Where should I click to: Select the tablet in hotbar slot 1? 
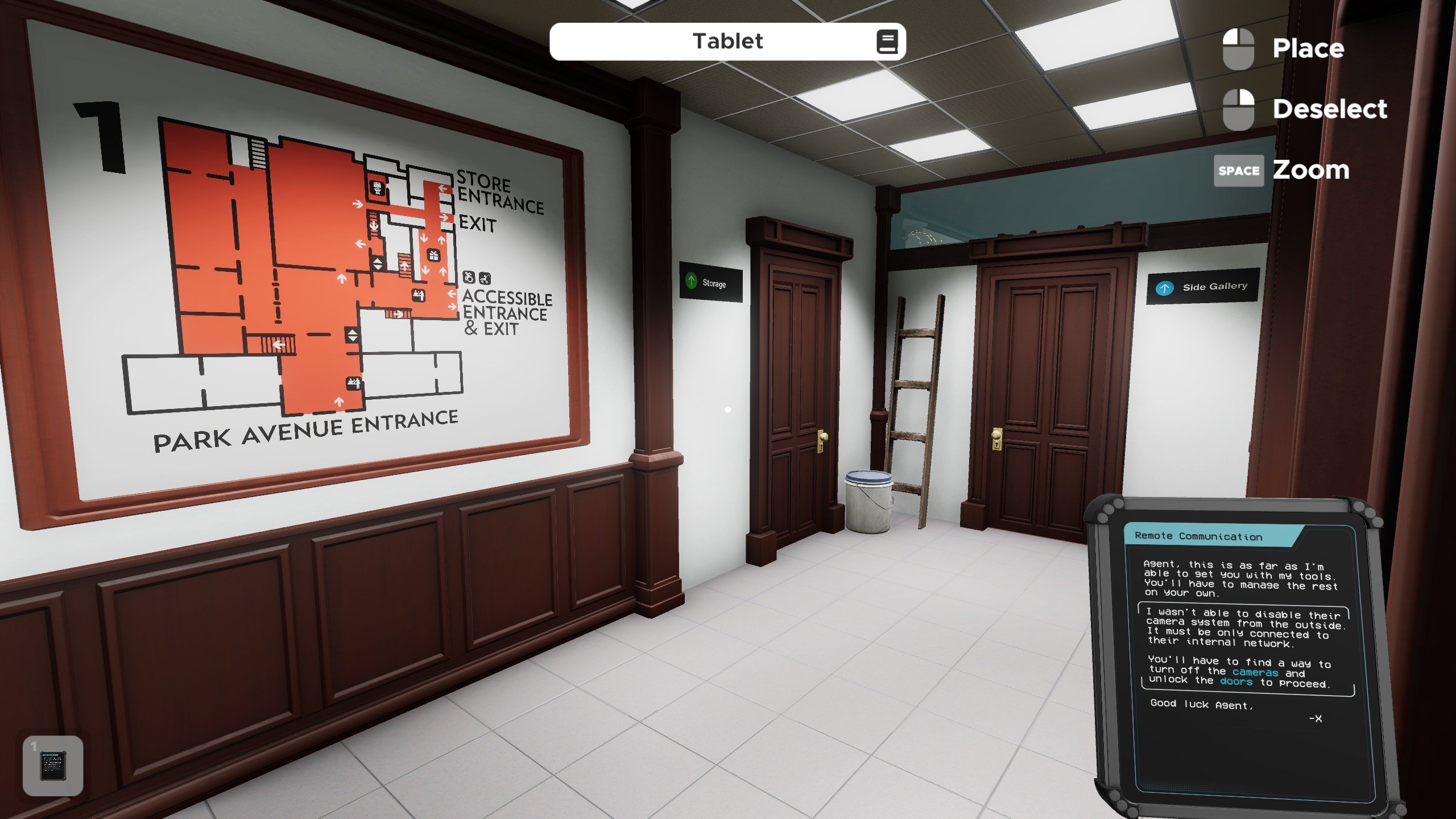pos(53,766)
